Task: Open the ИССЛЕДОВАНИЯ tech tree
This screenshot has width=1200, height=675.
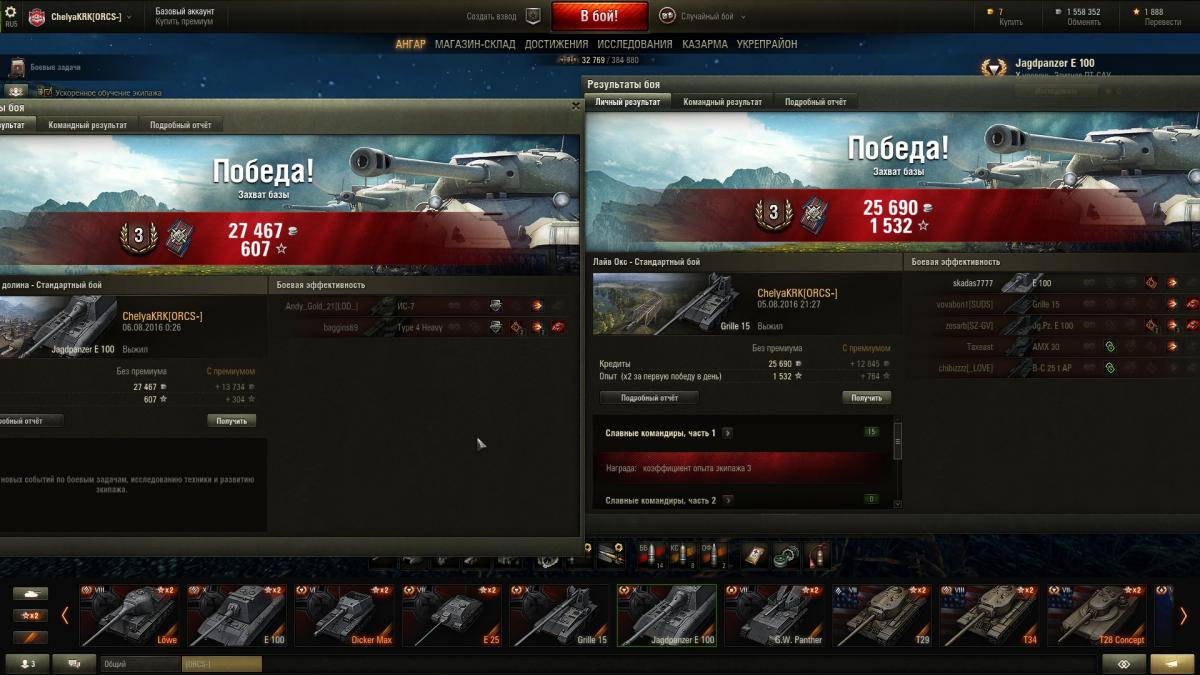Action: tap(635, 44)
